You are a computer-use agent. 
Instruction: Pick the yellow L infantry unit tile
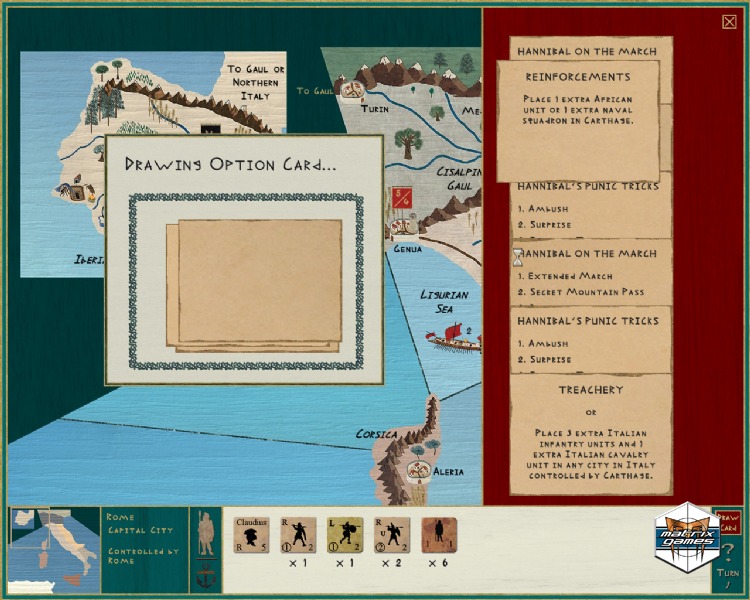click(345, 535)
